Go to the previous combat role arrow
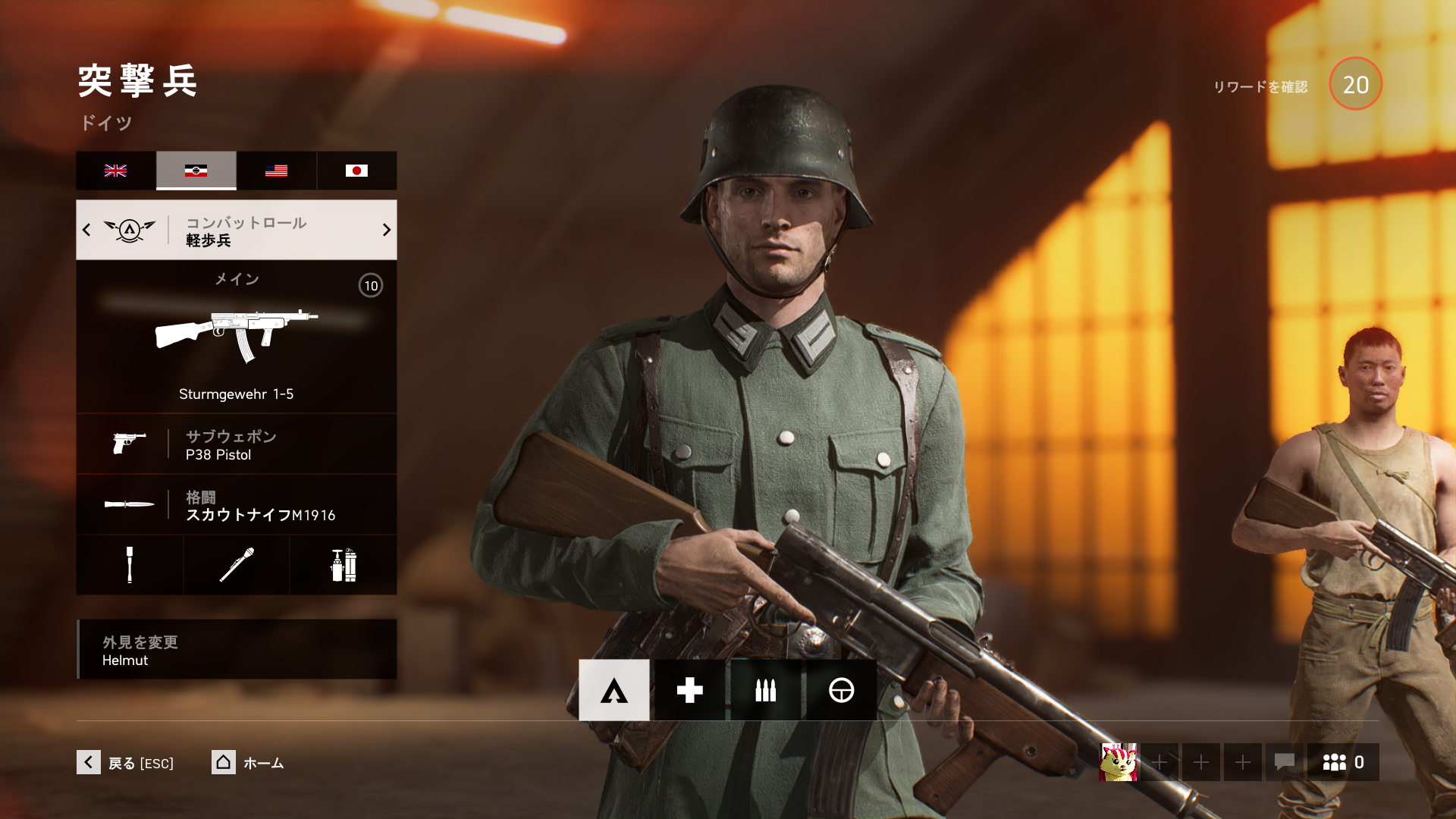This screenshot has height=819, width=1456. click(x=86, y=230)
